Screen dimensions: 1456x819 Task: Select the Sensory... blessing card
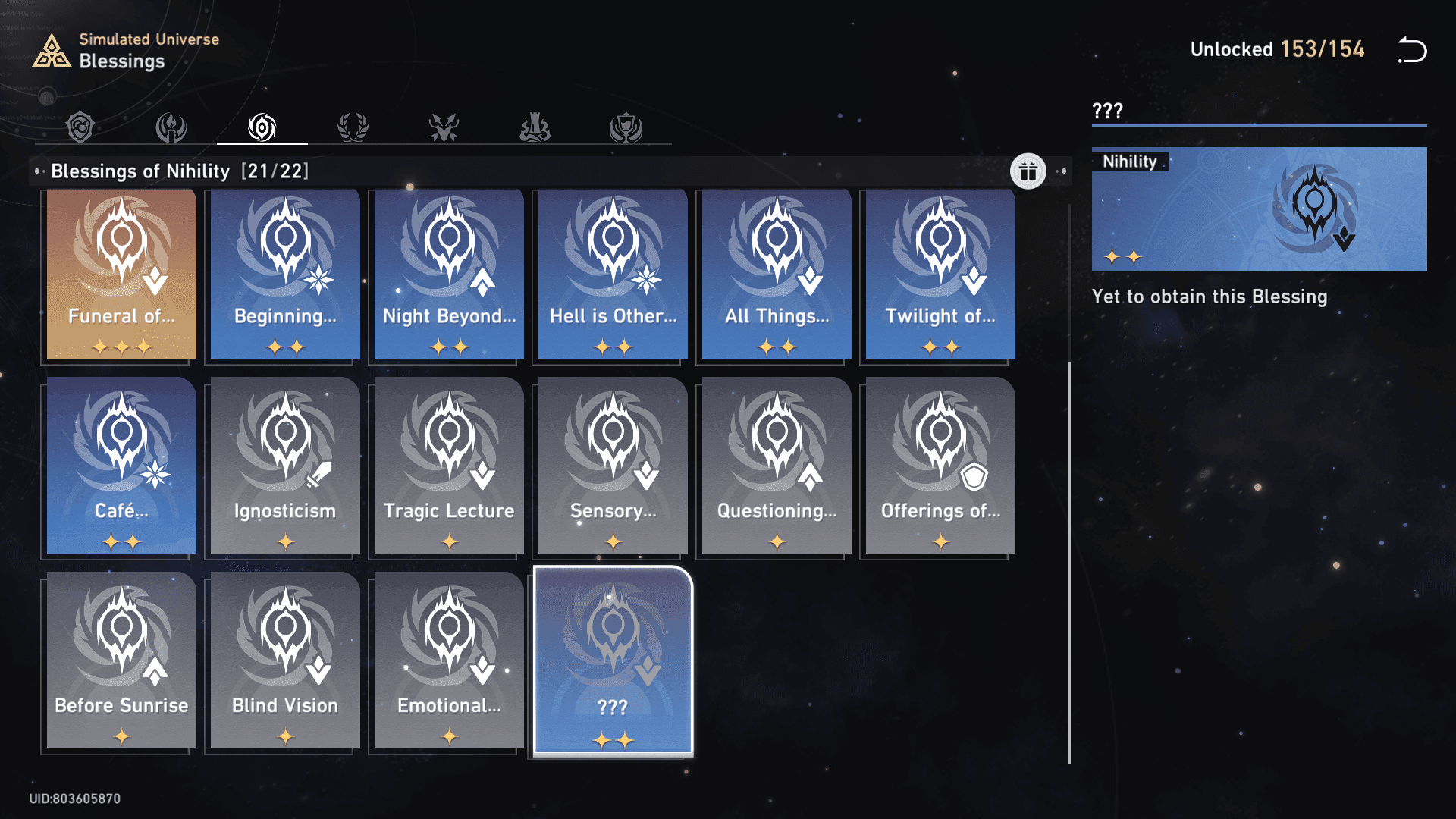tap(613, 466)
